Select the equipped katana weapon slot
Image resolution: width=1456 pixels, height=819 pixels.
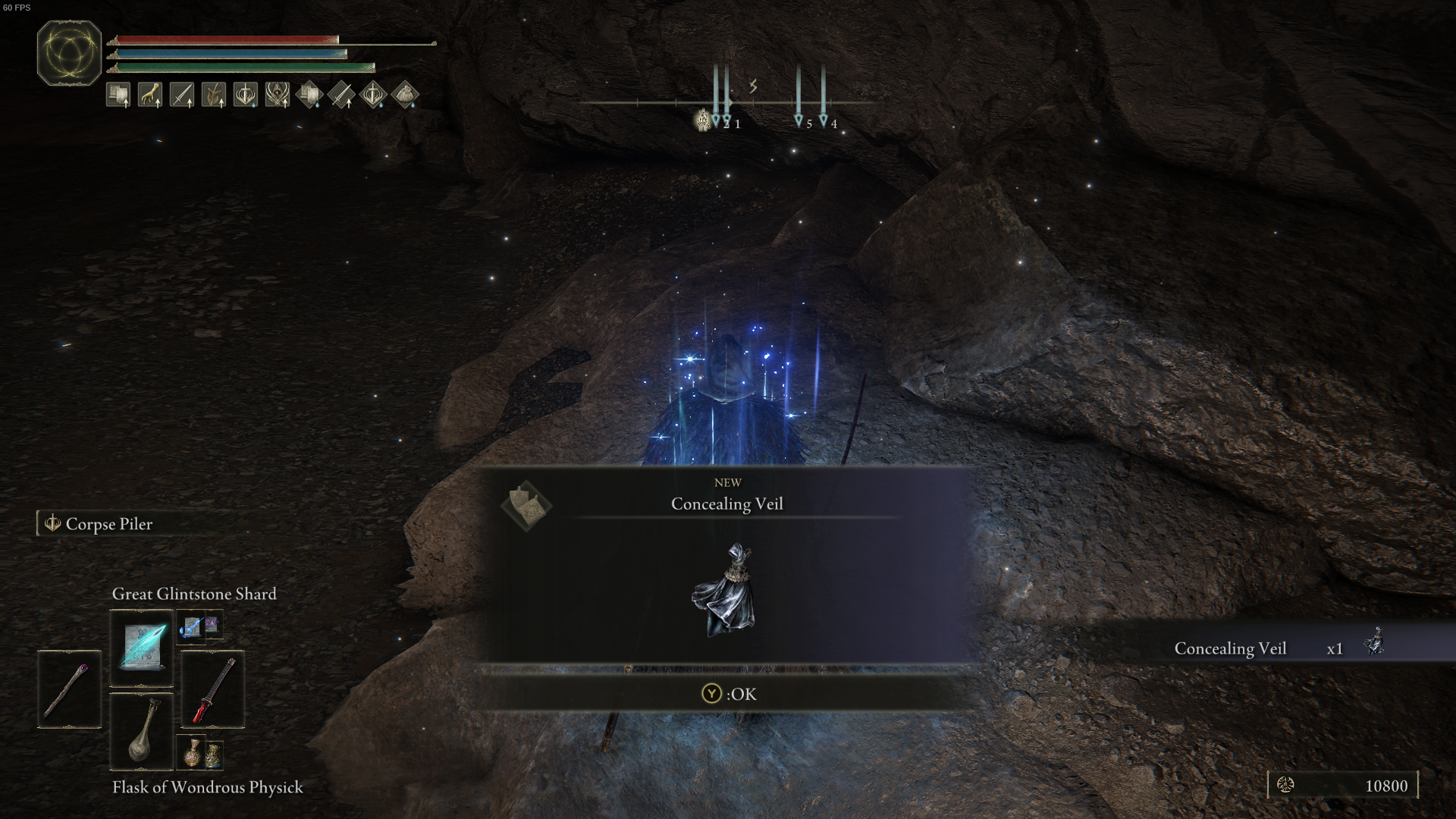click(212, 690)
